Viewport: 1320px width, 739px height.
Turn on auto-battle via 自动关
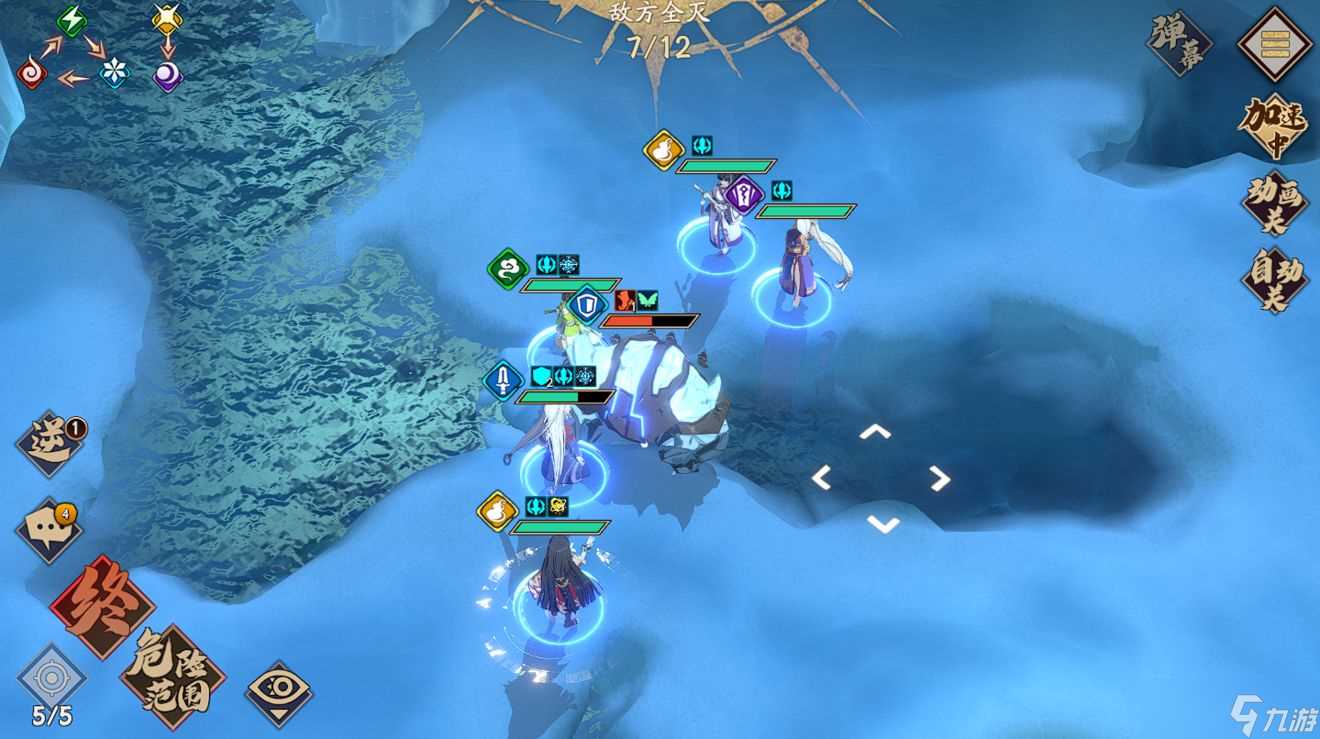point(1274,279)
